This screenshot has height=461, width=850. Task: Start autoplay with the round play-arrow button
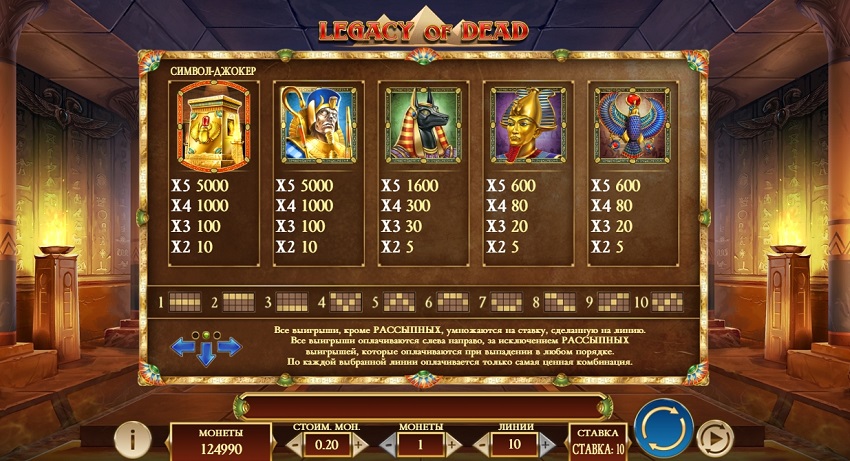tap(713, 438)
